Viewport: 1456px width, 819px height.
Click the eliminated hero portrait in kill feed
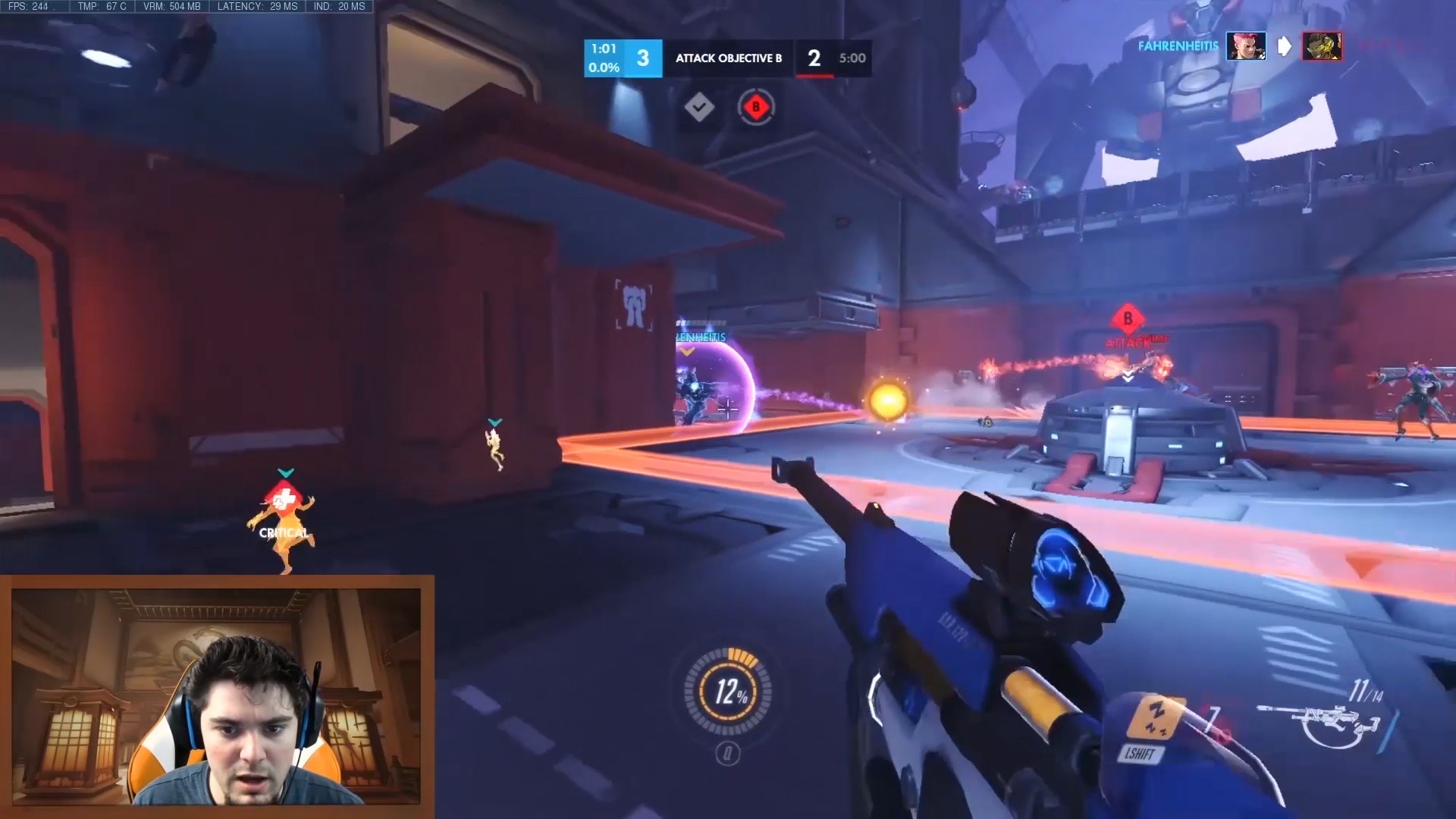(x=1322, y=46)
